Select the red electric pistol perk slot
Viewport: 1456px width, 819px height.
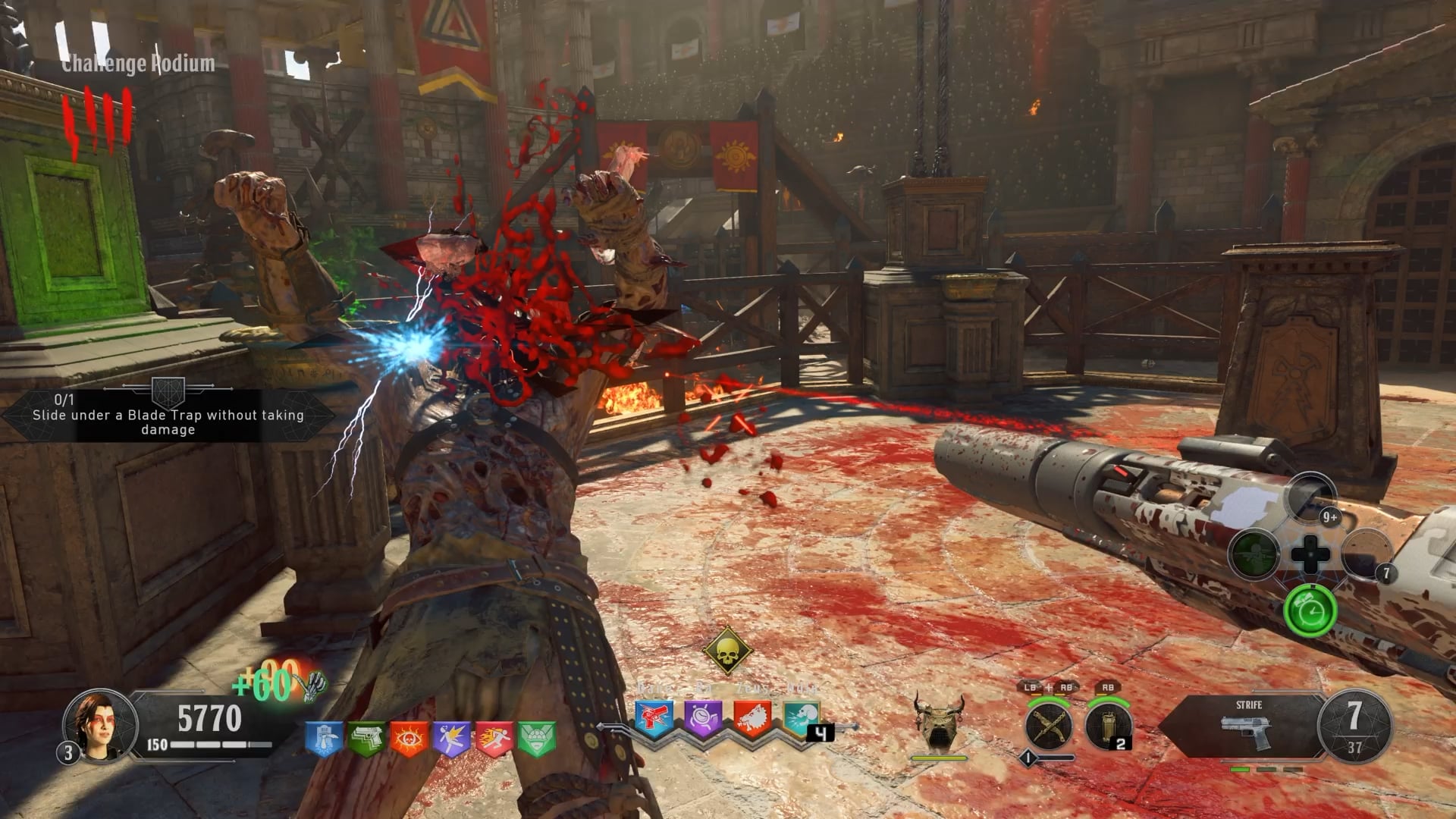tap(654, 717)
